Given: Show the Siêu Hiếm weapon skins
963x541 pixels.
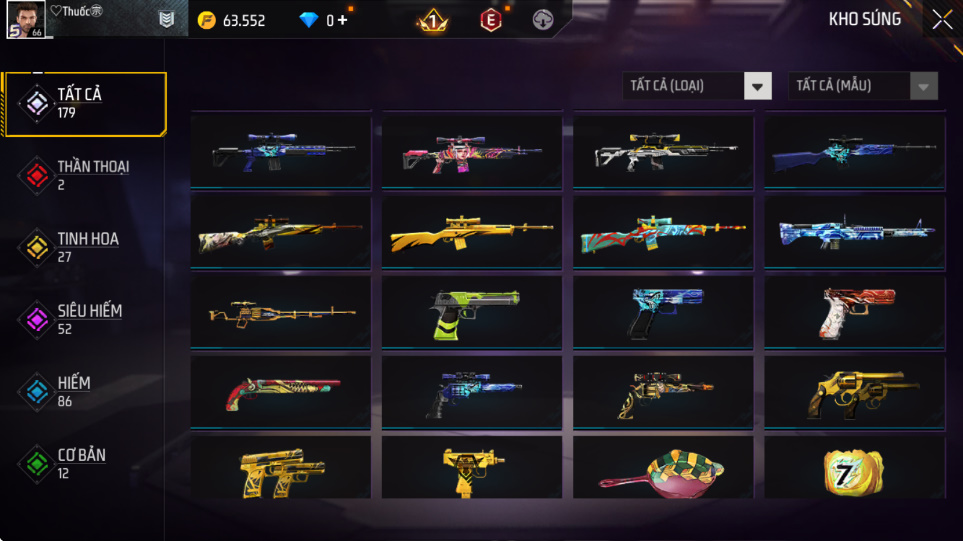Looking at the screenshot, I should (x=84, y=319).
